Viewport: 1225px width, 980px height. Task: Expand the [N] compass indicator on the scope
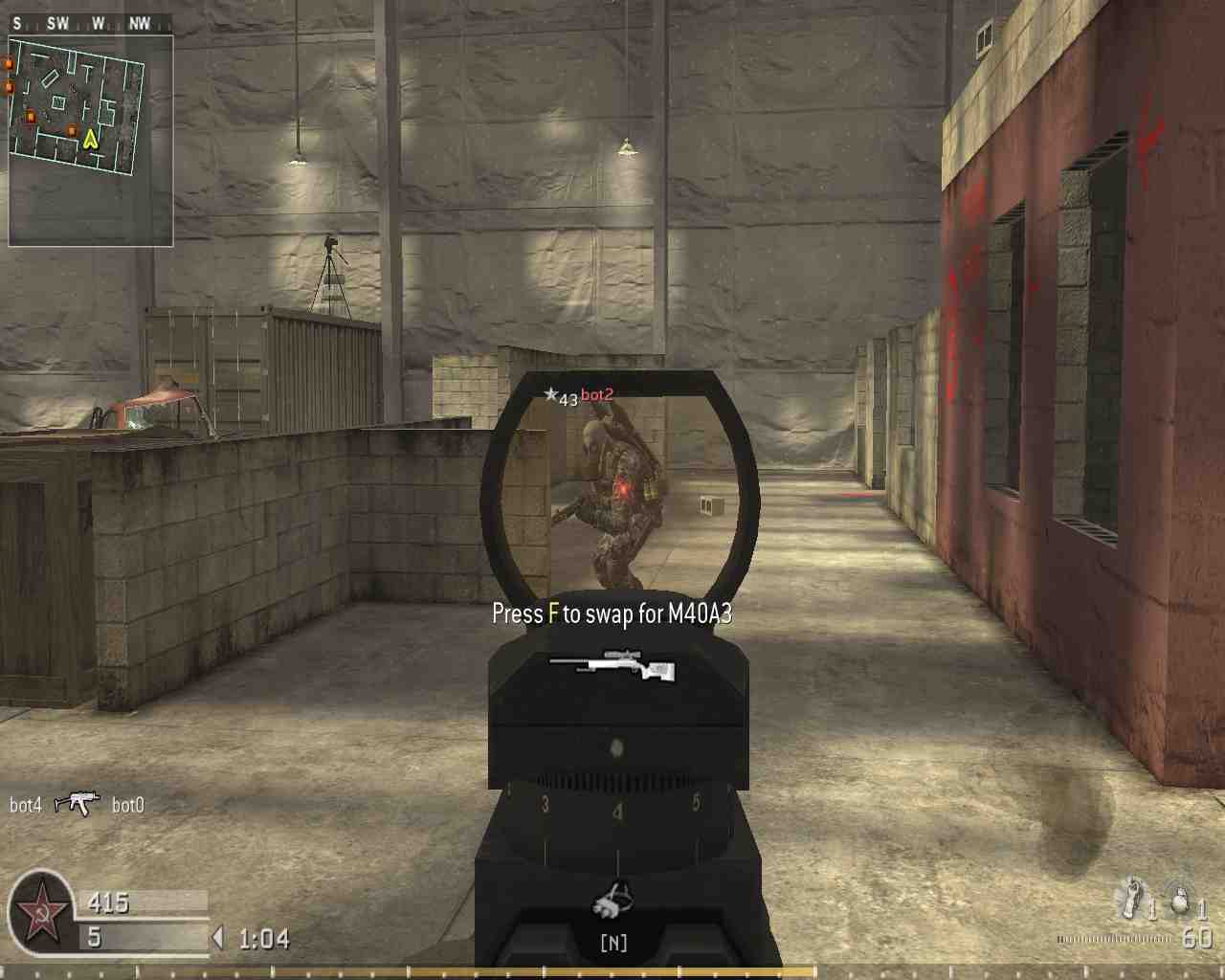[615, 943]
